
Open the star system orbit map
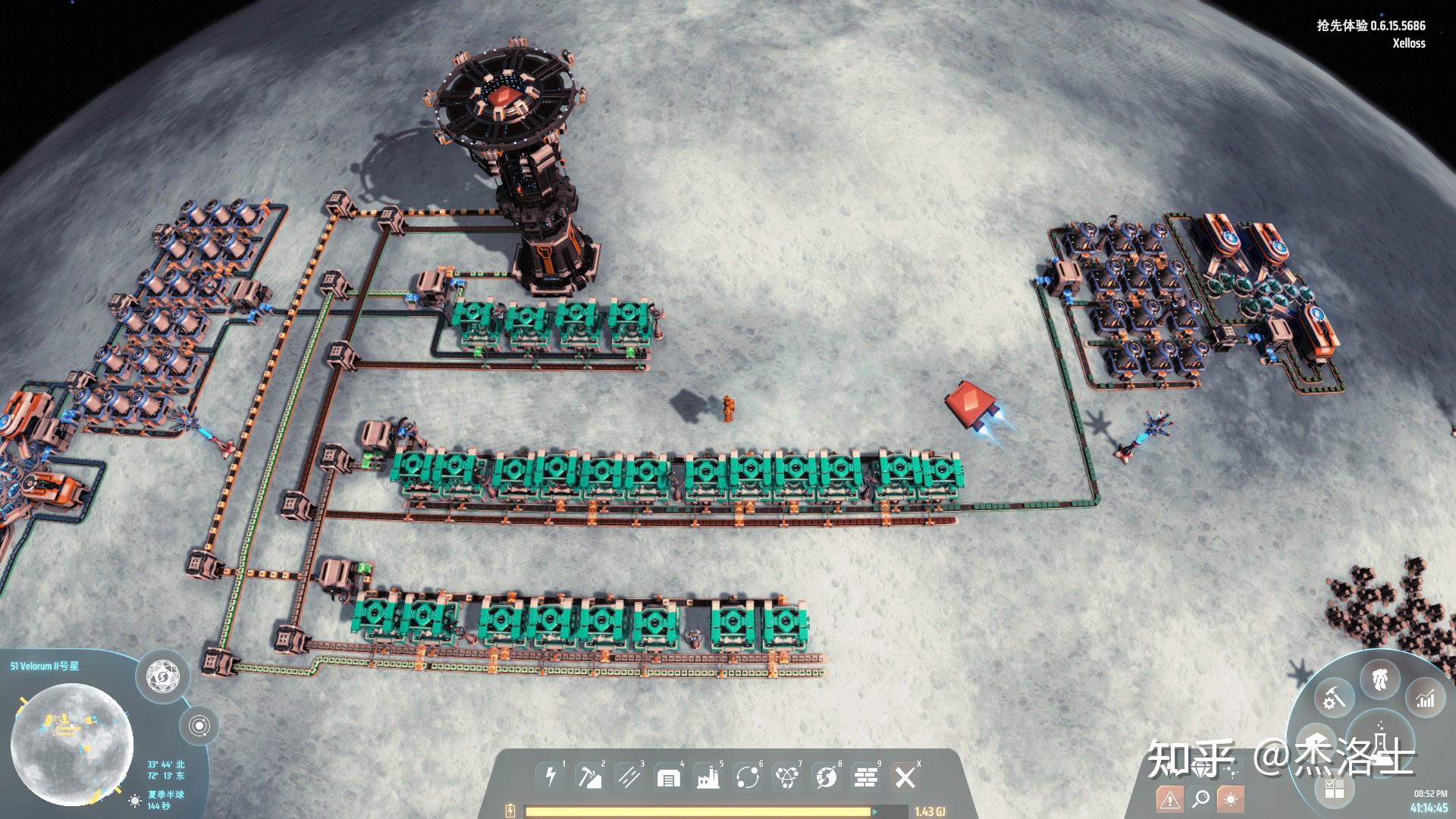199,726
